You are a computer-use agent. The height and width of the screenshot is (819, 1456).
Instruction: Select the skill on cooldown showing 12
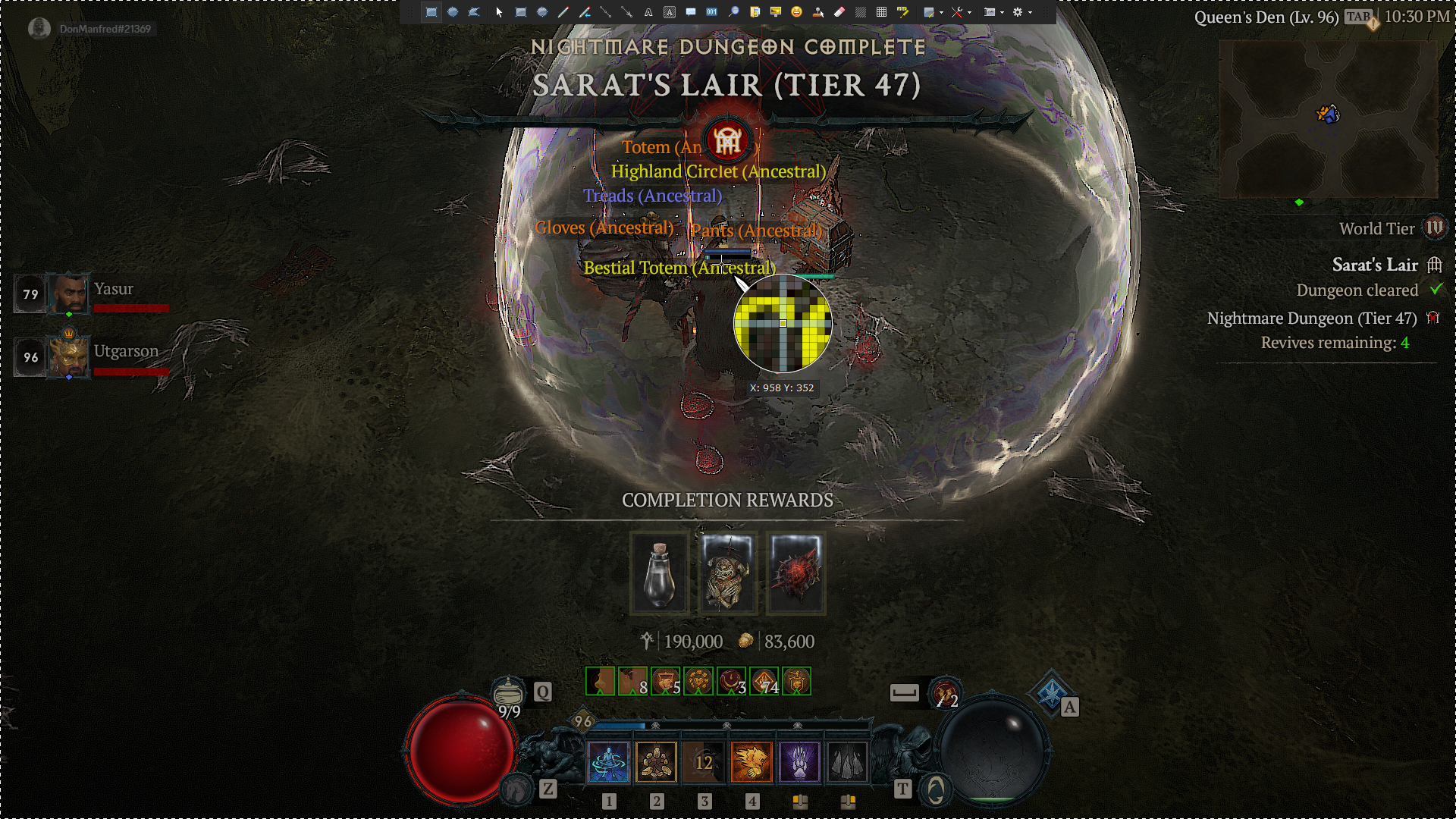pyautogui.click(x=704, y=761)
